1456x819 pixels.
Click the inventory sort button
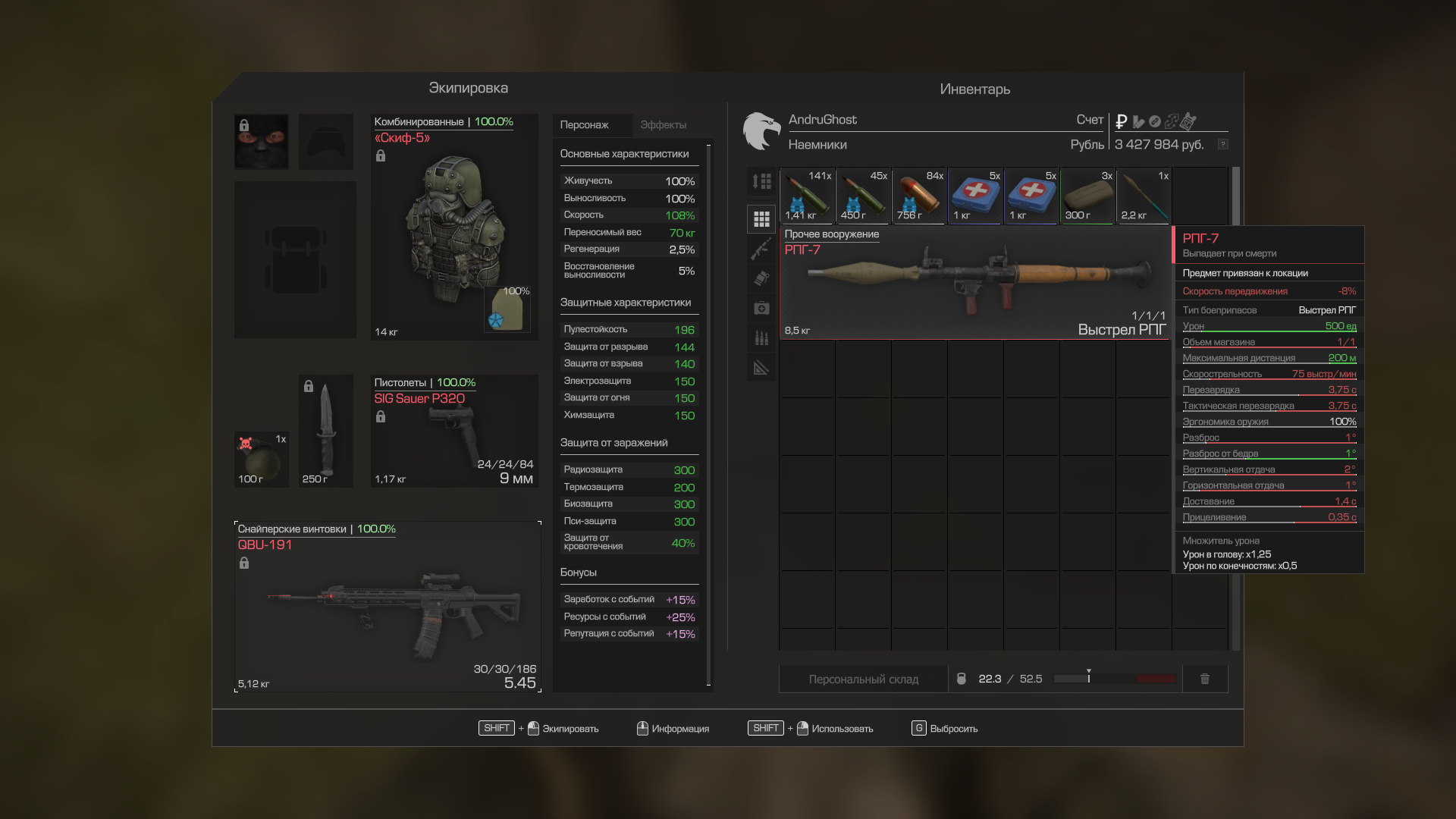(761, 181)
